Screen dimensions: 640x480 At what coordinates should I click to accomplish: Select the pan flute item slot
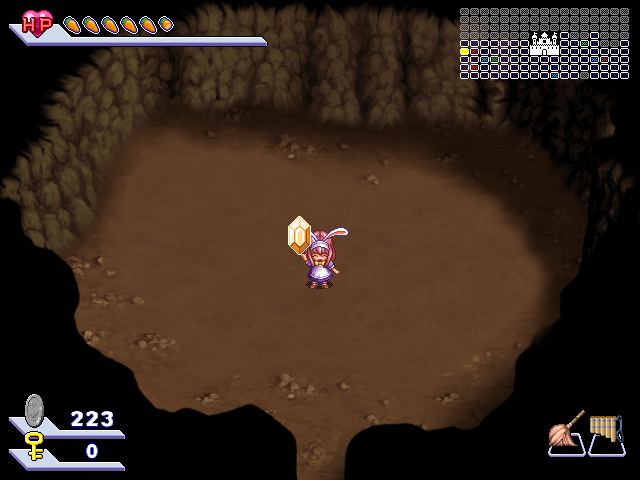click(606, 433)
